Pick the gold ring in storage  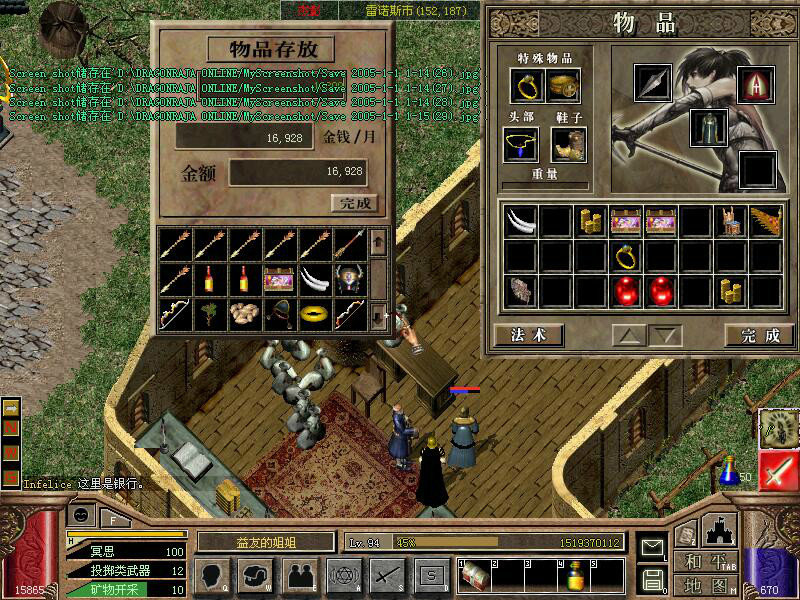click(316, 314)
